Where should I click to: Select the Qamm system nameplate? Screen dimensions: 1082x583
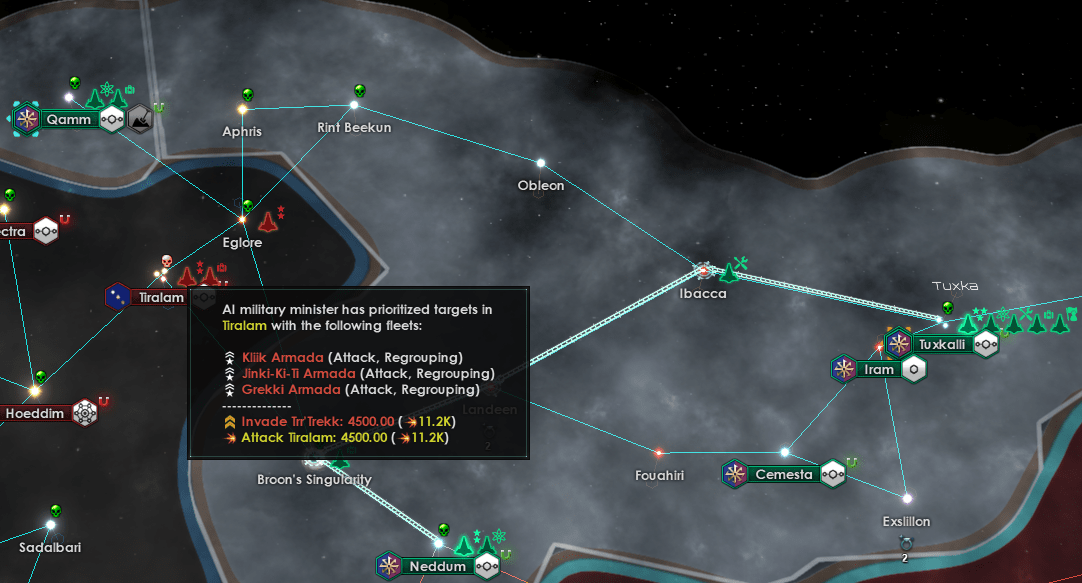tap(68, 120)
